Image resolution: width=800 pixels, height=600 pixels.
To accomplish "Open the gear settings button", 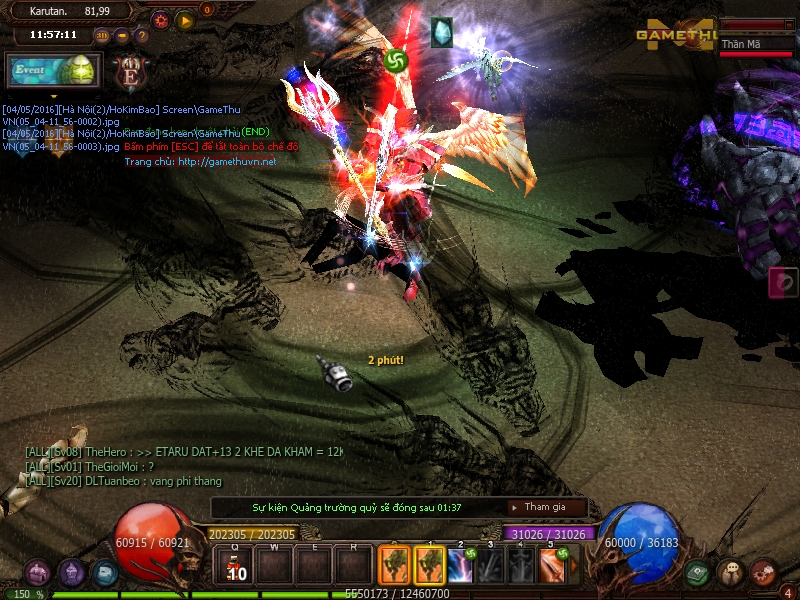I will click(160, 19).
